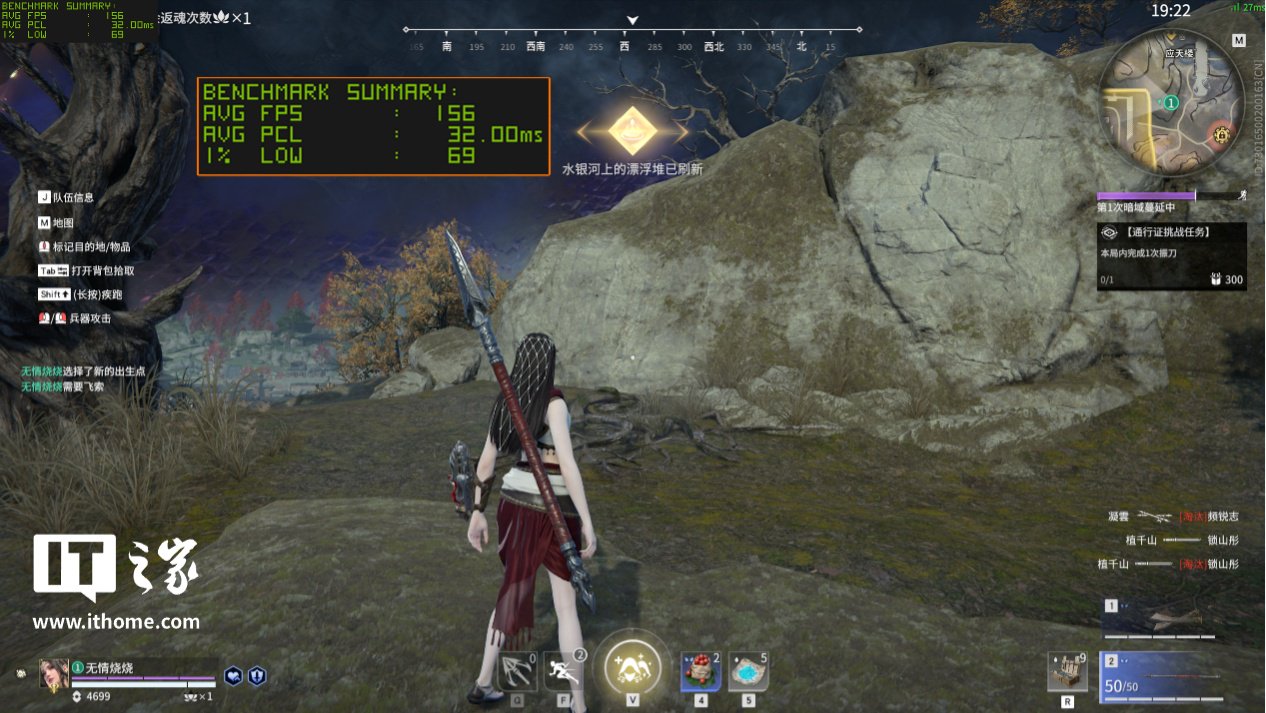Use the blue armor powder in slot 5
Viewport: 1266px width, 713px height.
[748, 671]
